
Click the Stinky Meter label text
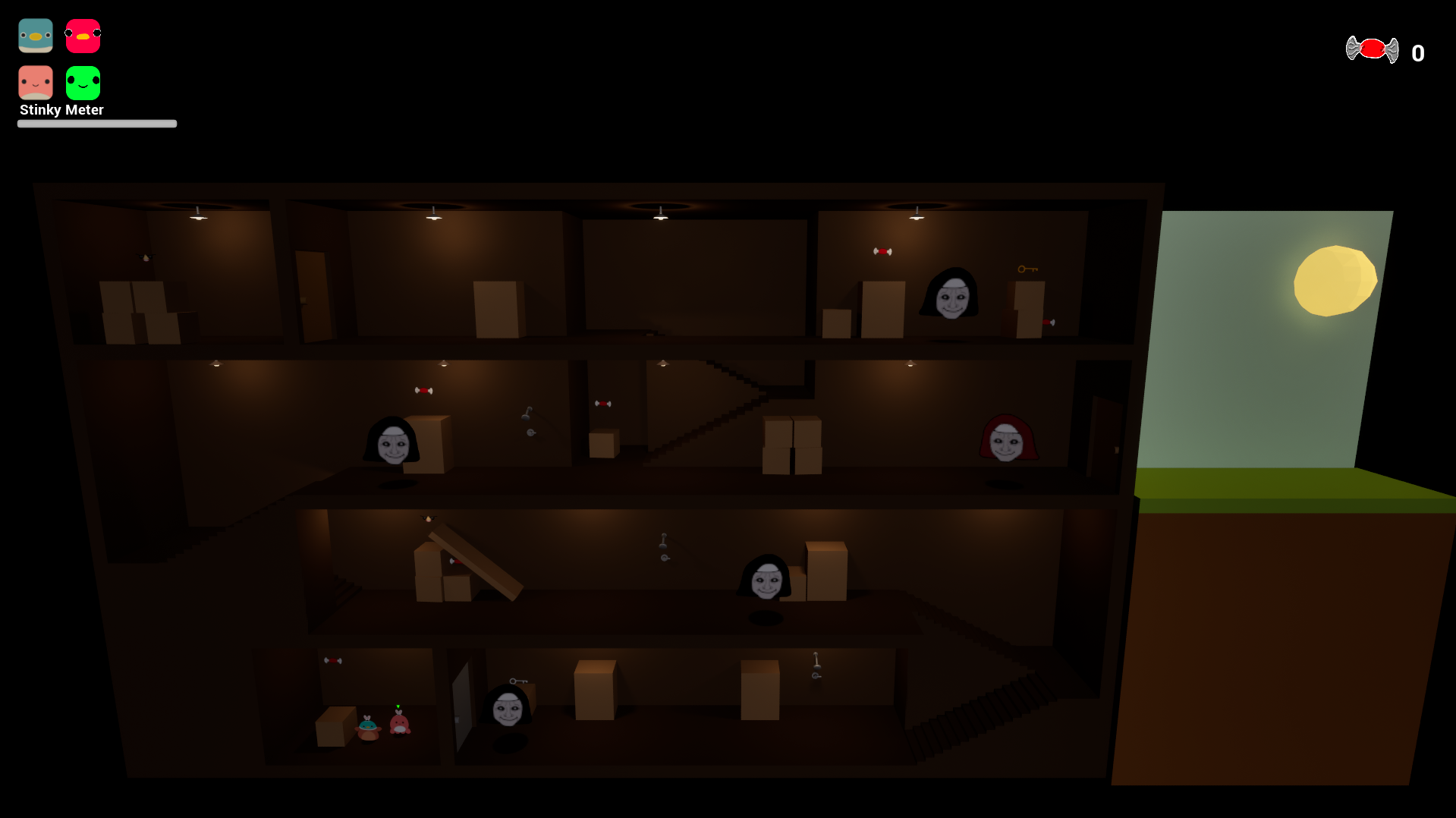pos(61,109)
